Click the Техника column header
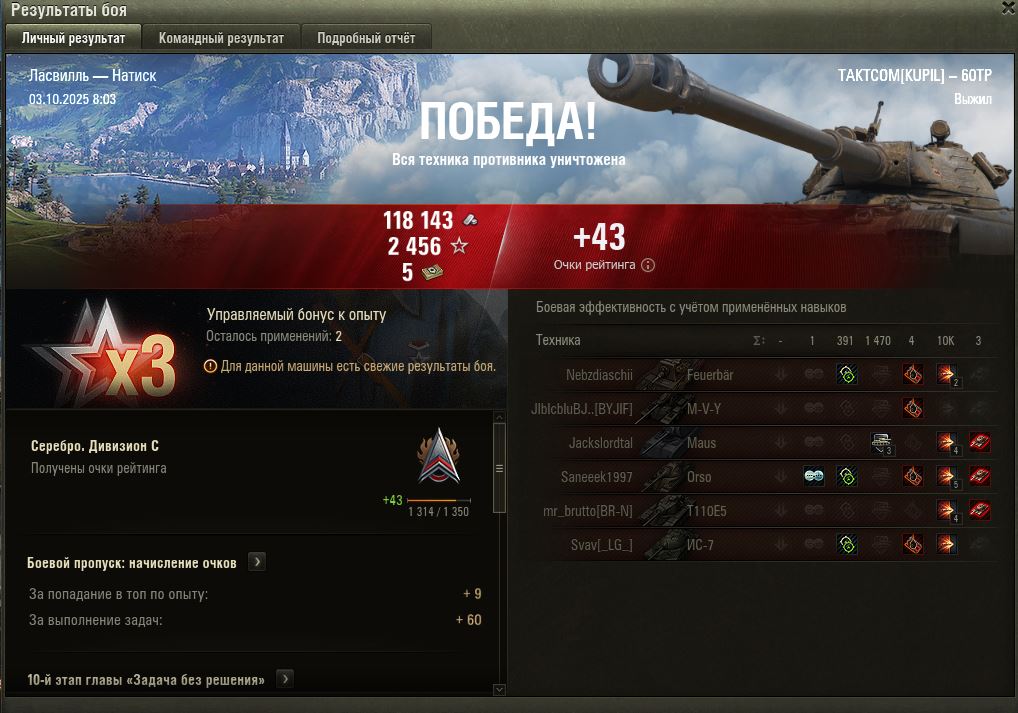Image resolution: width=1018 pixels, height=713 pixels. [x=558, y=340]
